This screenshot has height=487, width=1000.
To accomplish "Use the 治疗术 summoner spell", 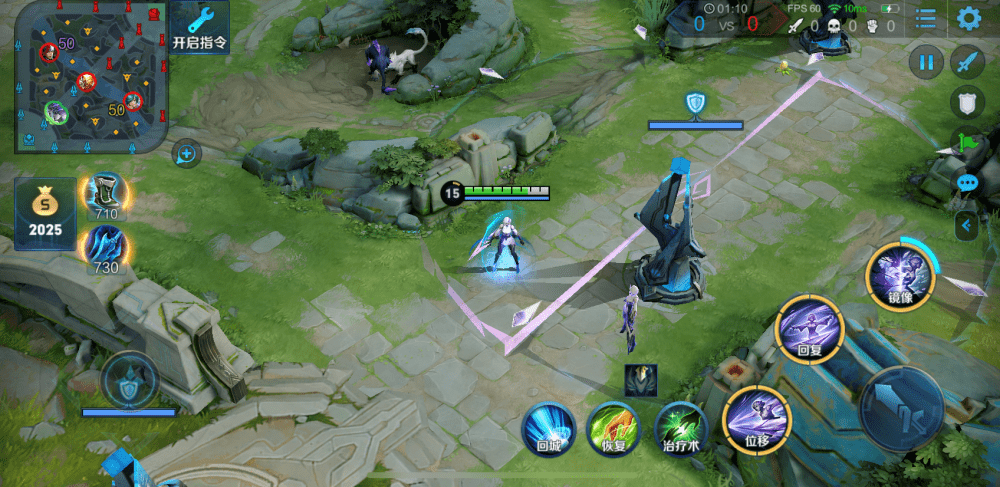I will pos(681,428).
